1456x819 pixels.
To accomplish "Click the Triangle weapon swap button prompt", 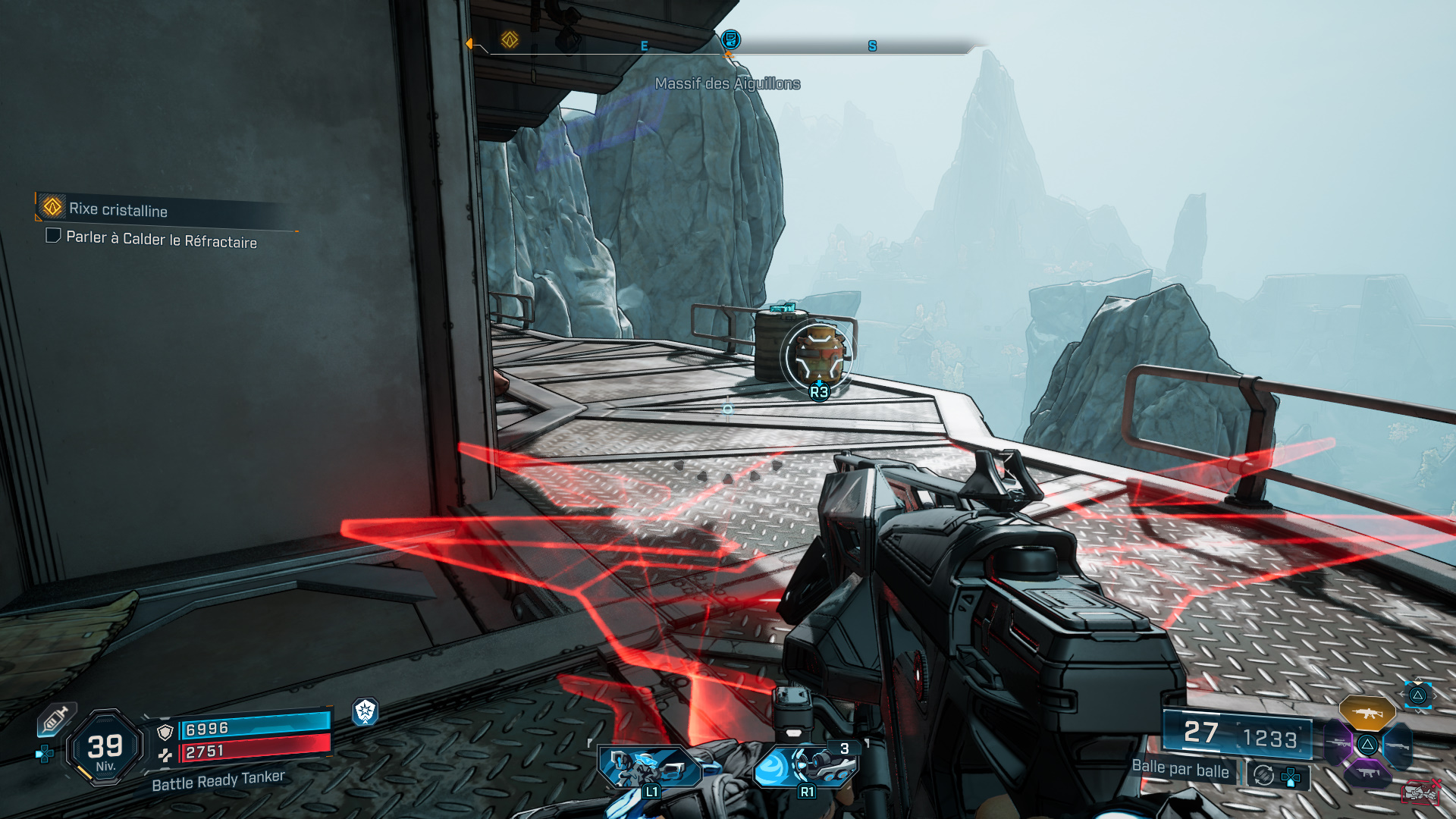I will 1417,695.
